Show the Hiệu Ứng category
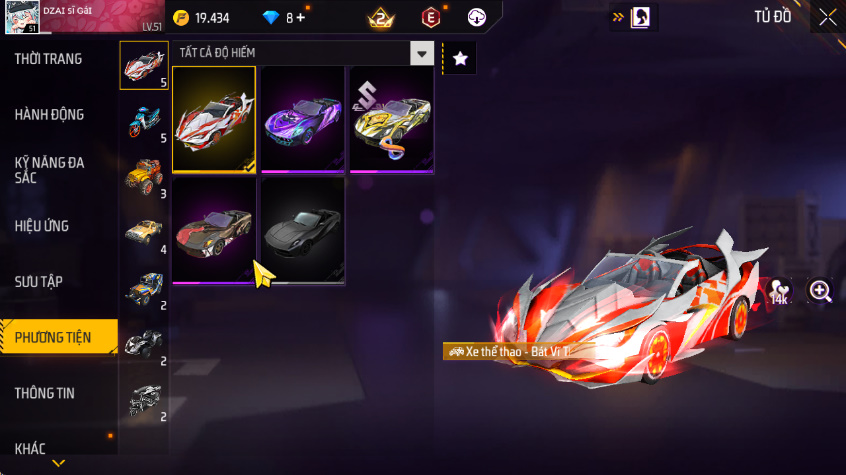The width and height of the screenshot is (846, 475). pyautogui.click(x=42, y=226)
